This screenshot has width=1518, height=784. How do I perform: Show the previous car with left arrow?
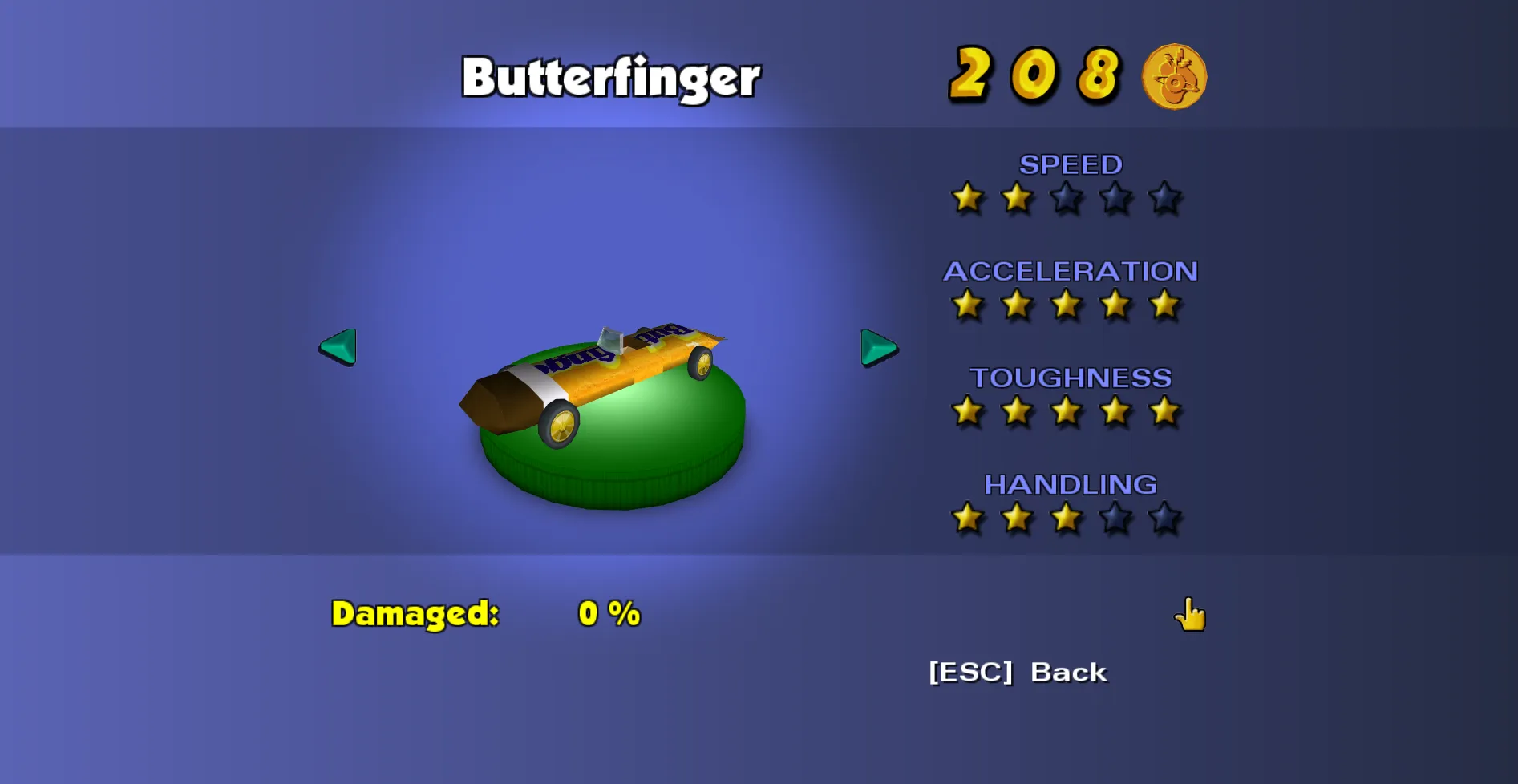click(338, 347)
